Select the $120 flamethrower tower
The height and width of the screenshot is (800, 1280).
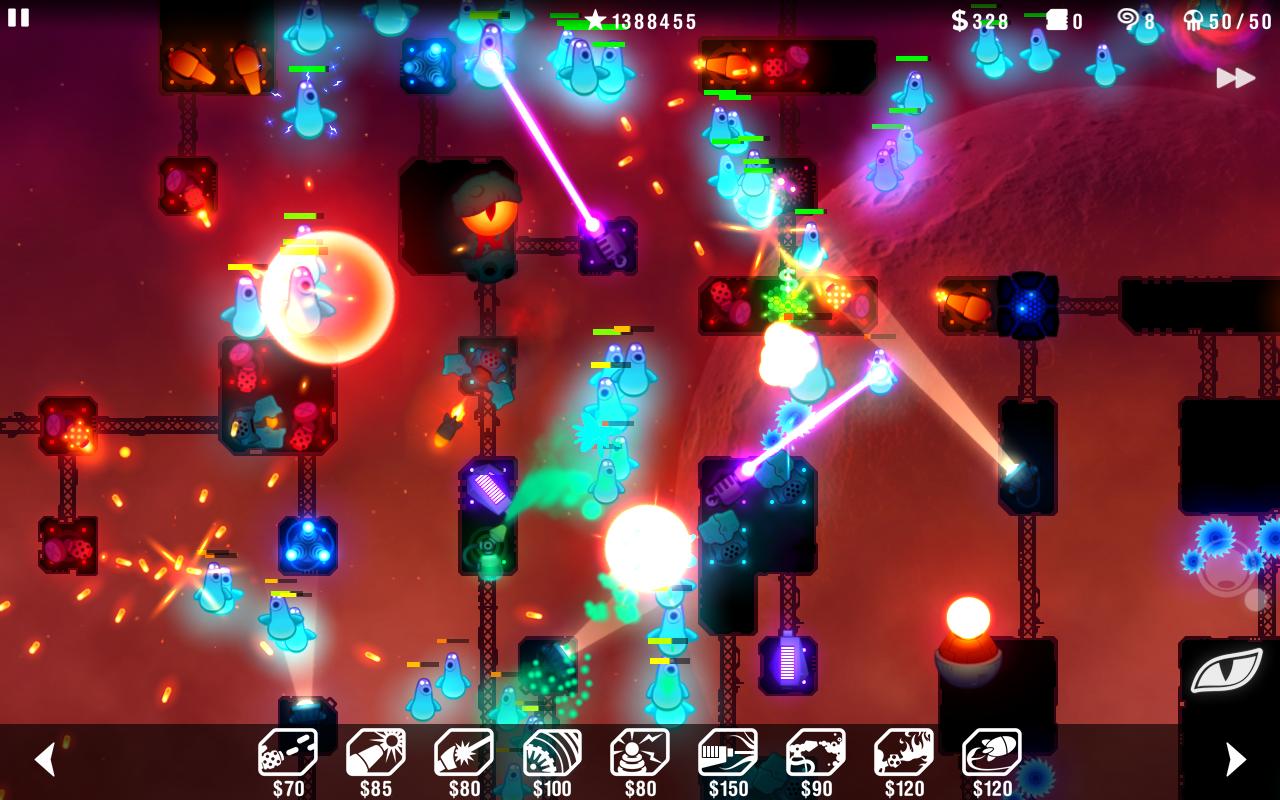pos(906,753)
